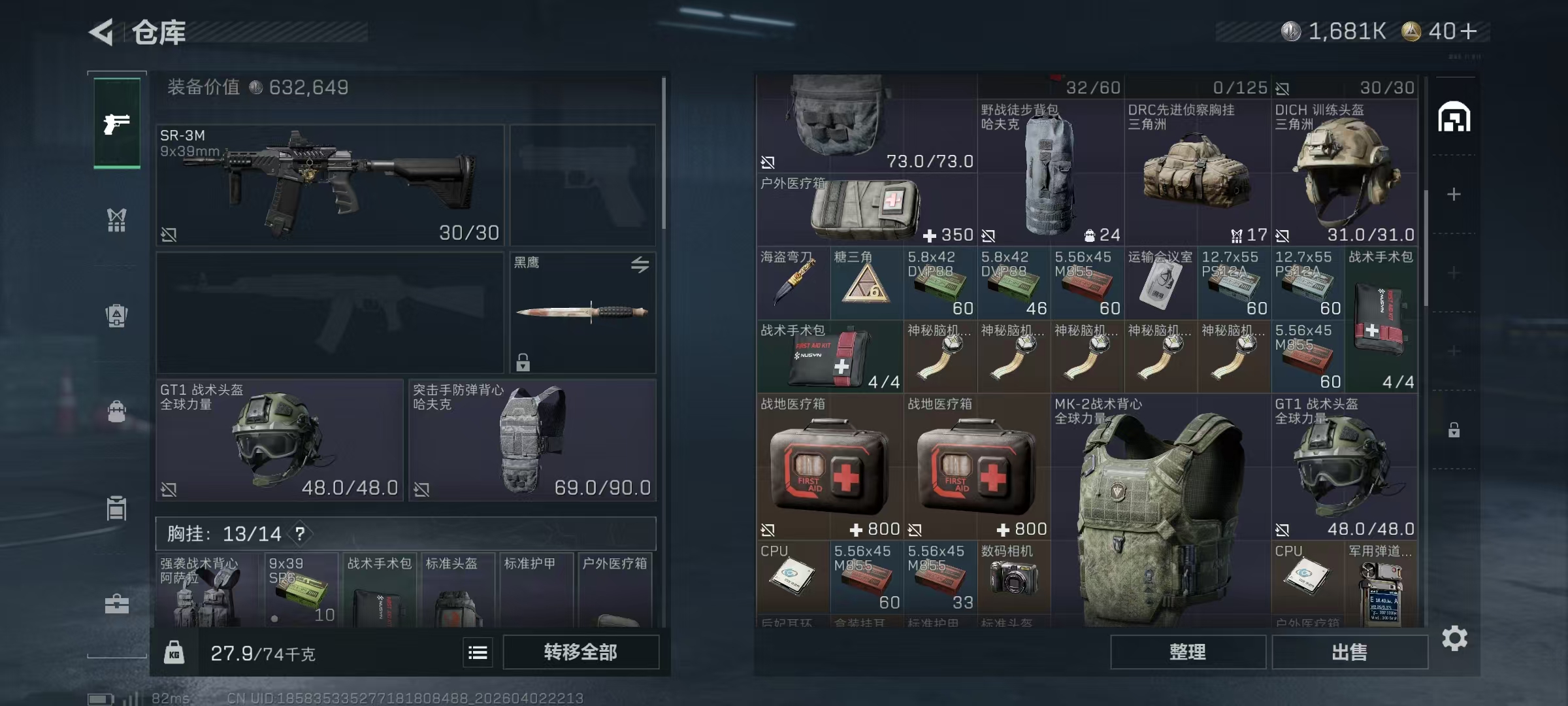Open the armor vest category icon

116,316
